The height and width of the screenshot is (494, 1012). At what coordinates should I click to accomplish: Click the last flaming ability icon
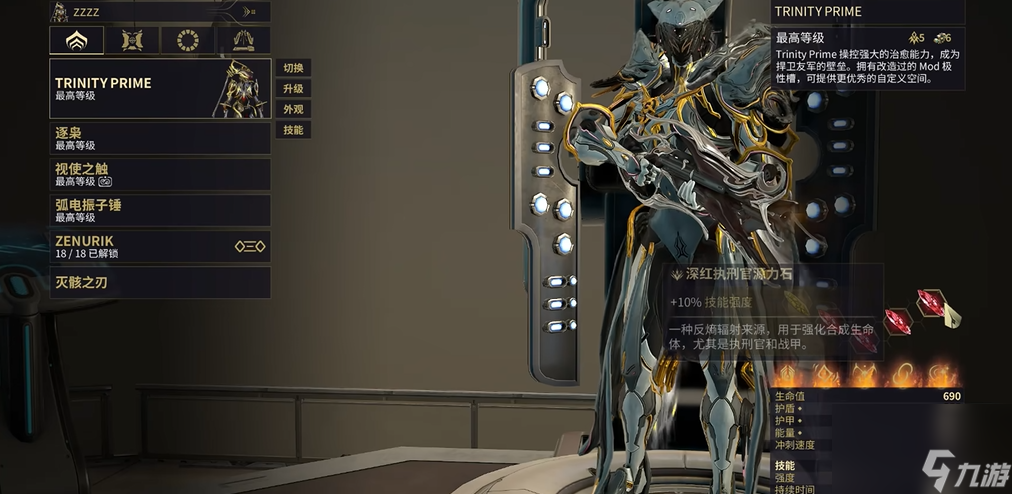(940, 375)
